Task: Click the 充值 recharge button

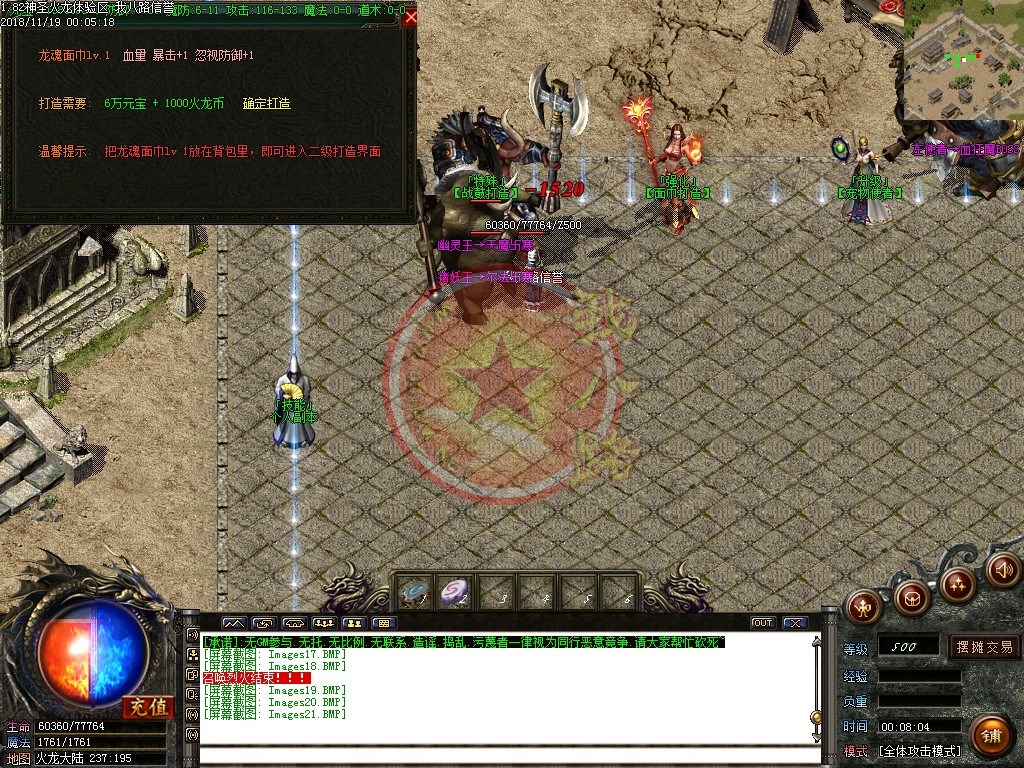Action: point(147,707)
